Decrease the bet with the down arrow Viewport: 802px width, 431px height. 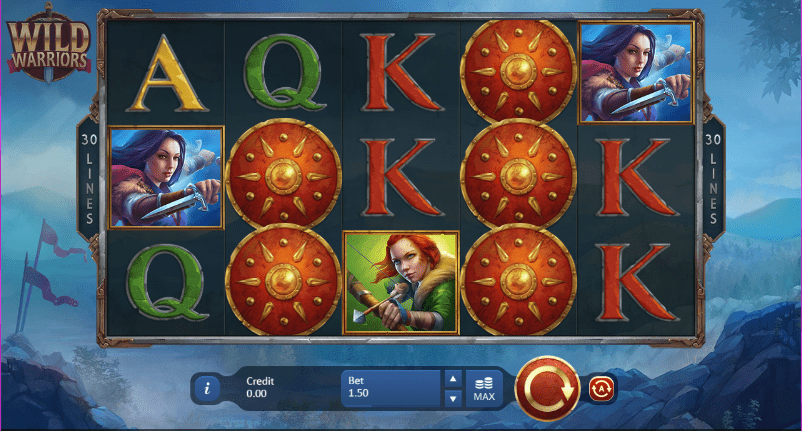click(x=452, y=398)
